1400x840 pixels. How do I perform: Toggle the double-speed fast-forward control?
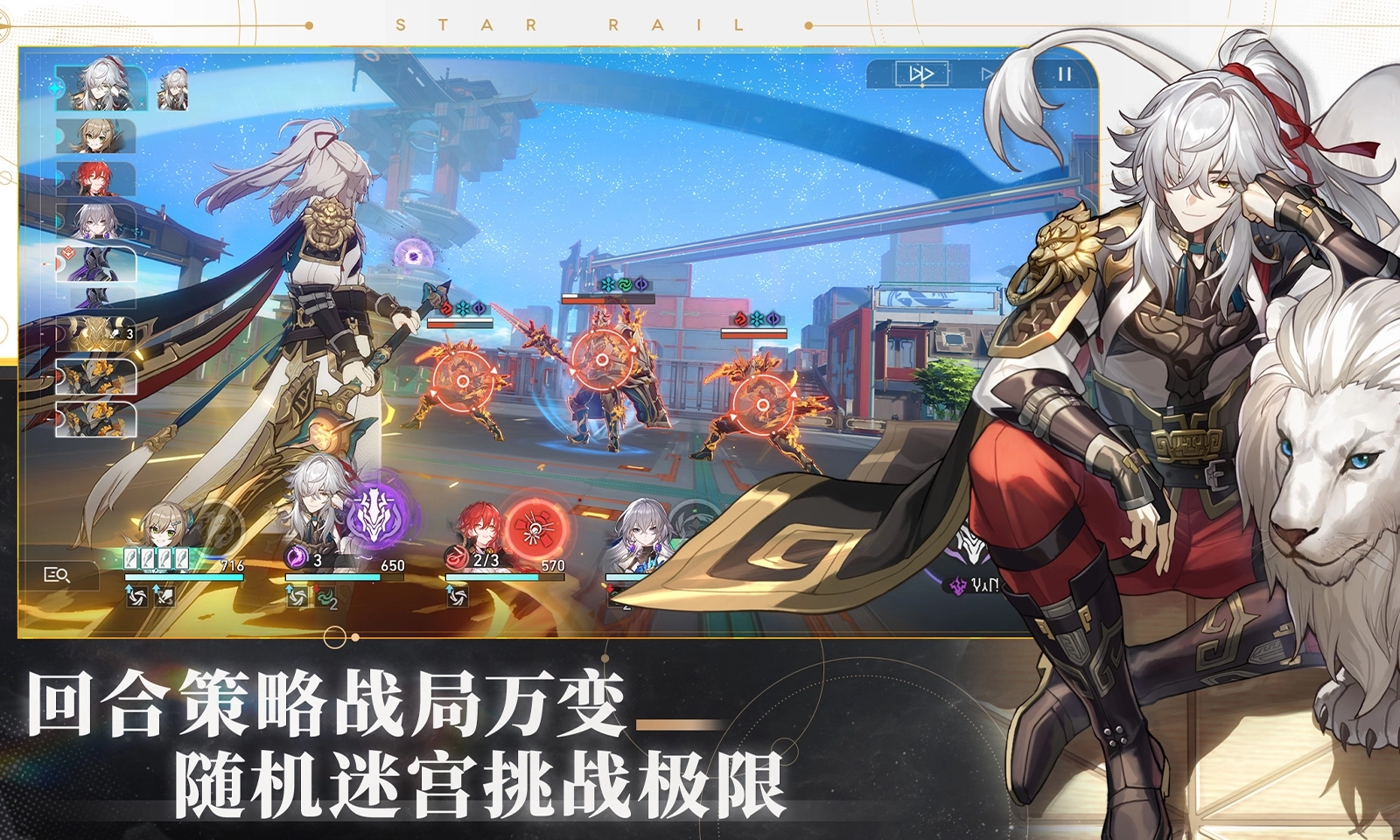coord(922,73)
